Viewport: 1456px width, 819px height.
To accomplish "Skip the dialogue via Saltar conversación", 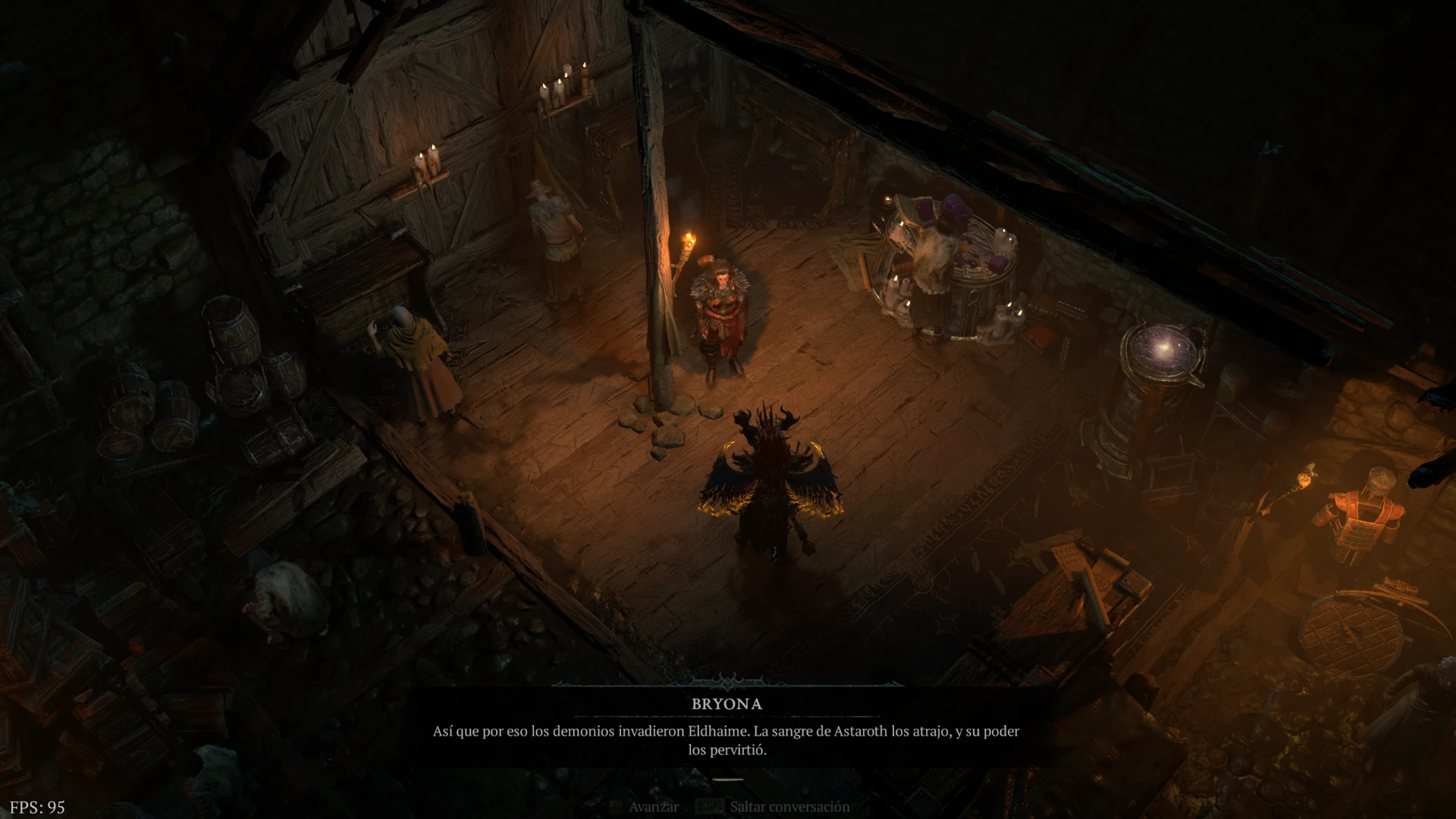I will (789, 807).
